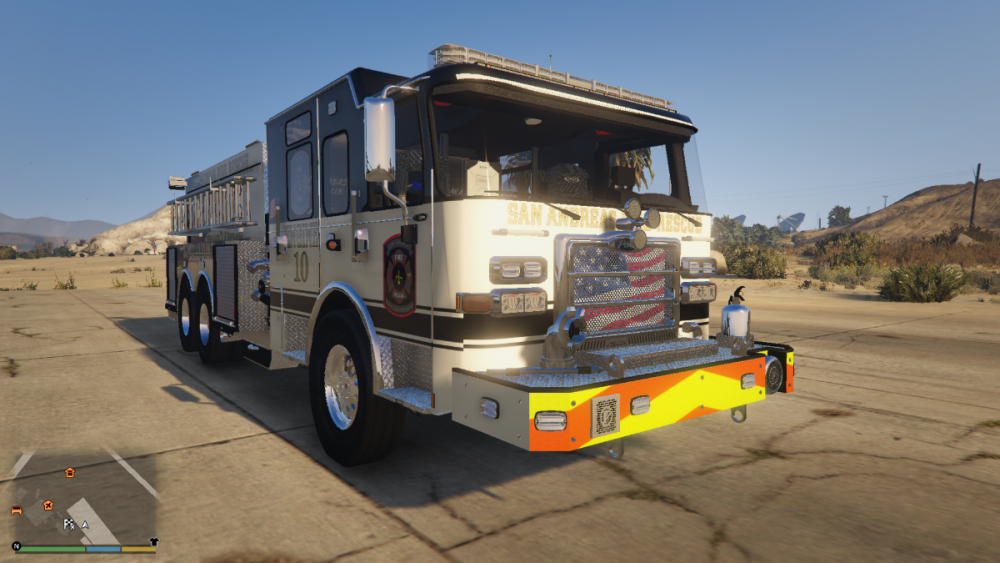
Task: Click the north compass marker
Action: click(x=16, y=546)
